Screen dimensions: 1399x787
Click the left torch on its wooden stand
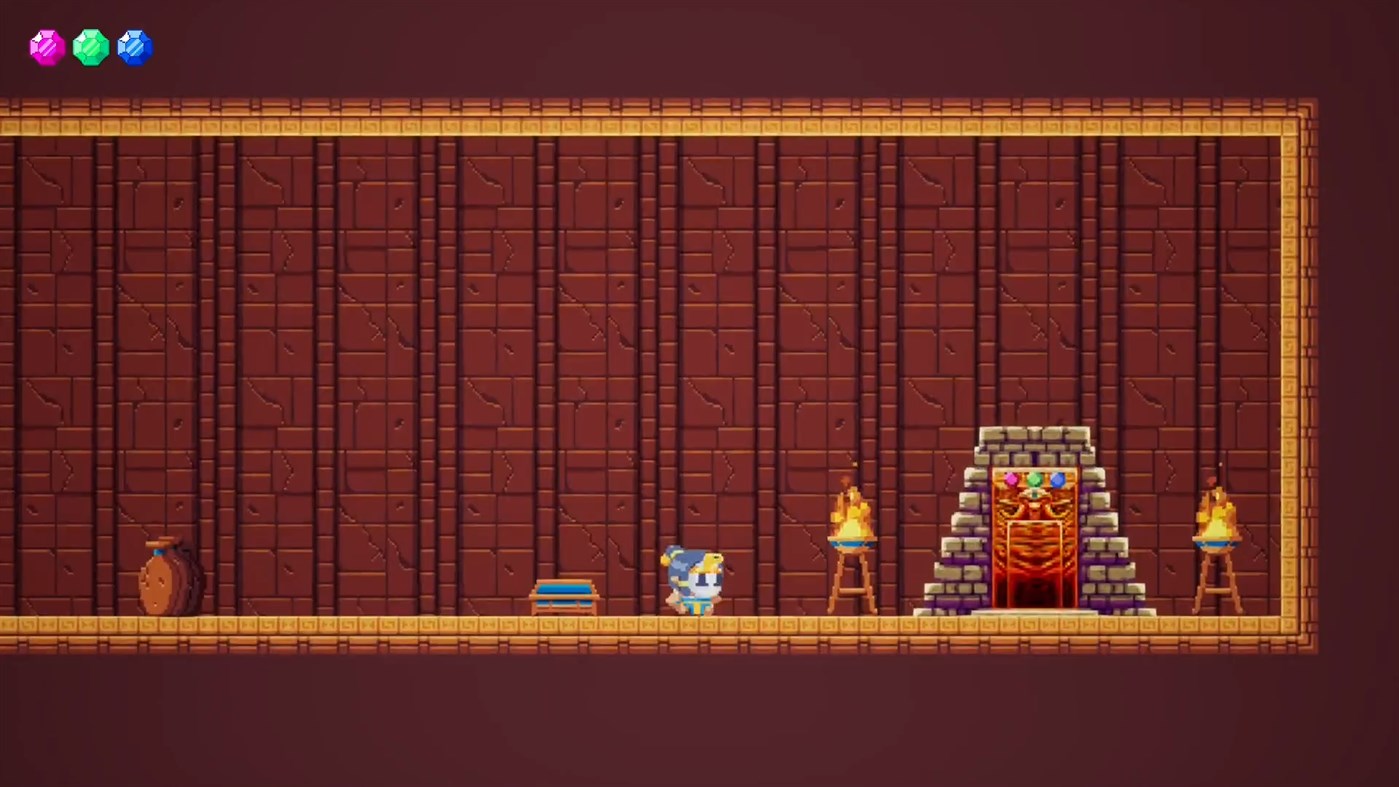851,545
